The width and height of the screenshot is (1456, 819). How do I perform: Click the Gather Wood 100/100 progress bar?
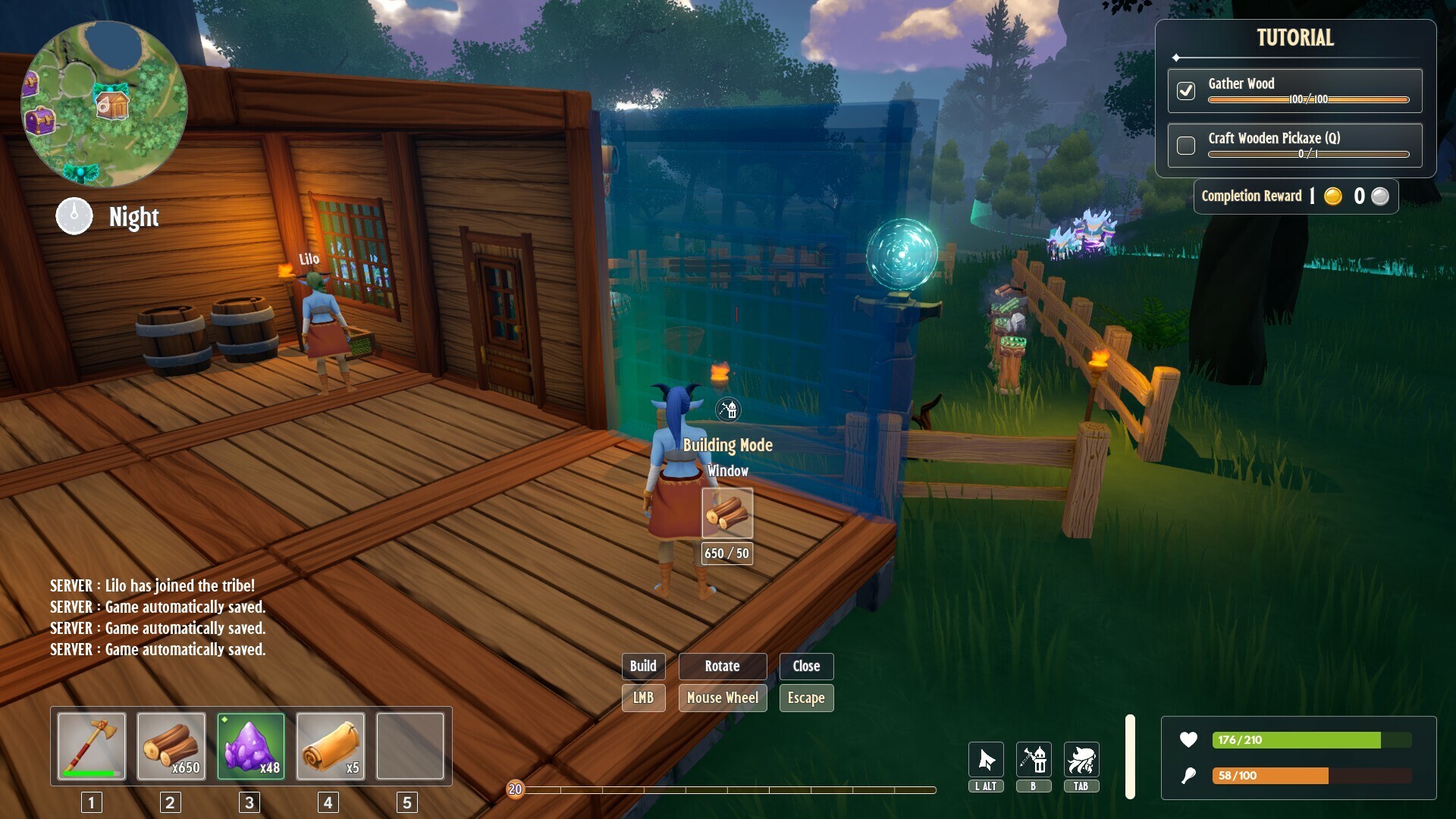[1308, 99]
